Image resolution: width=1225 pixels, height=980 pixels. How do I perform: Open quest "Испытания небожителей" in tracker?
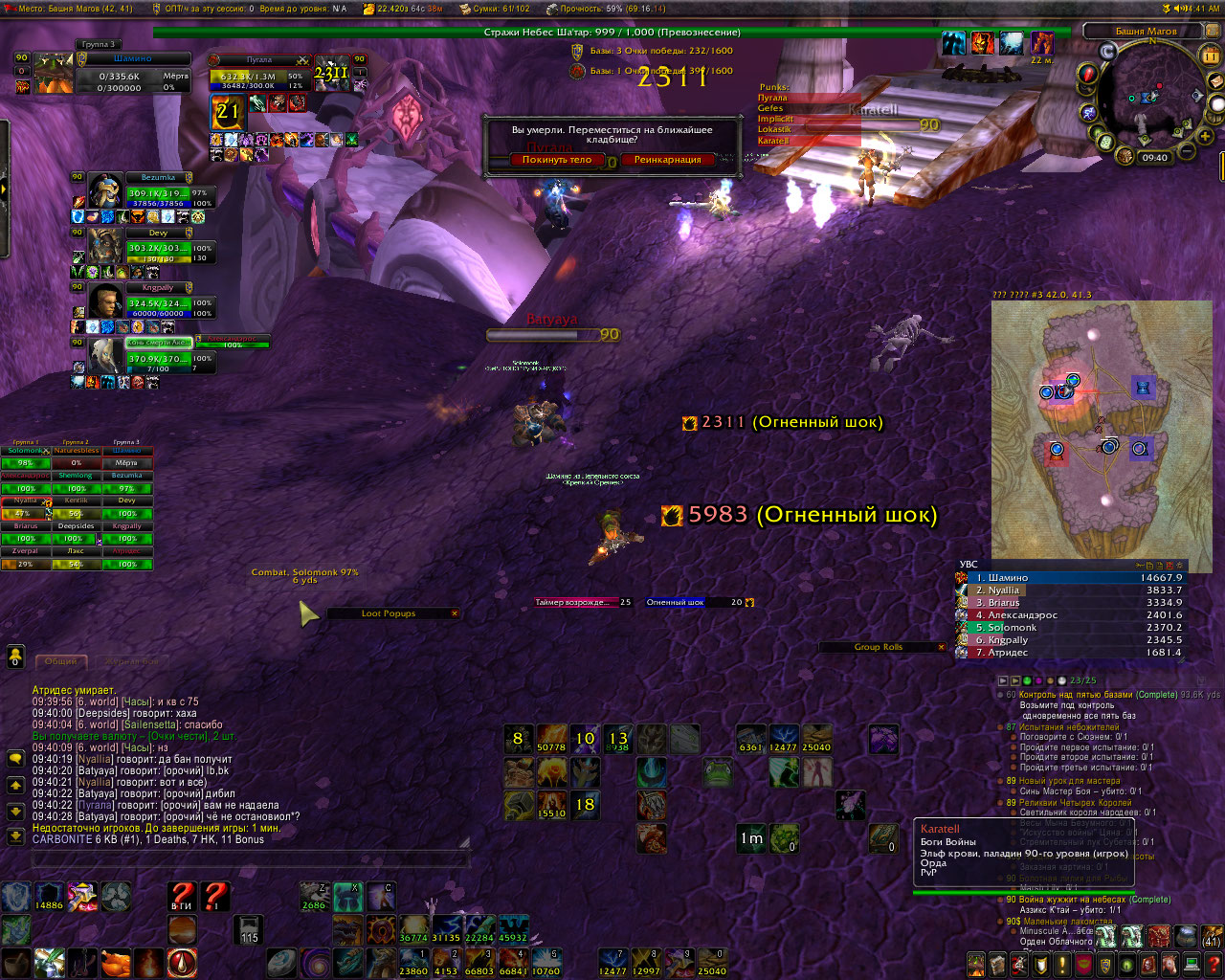pyautogui.click(x=1069, y=726)
